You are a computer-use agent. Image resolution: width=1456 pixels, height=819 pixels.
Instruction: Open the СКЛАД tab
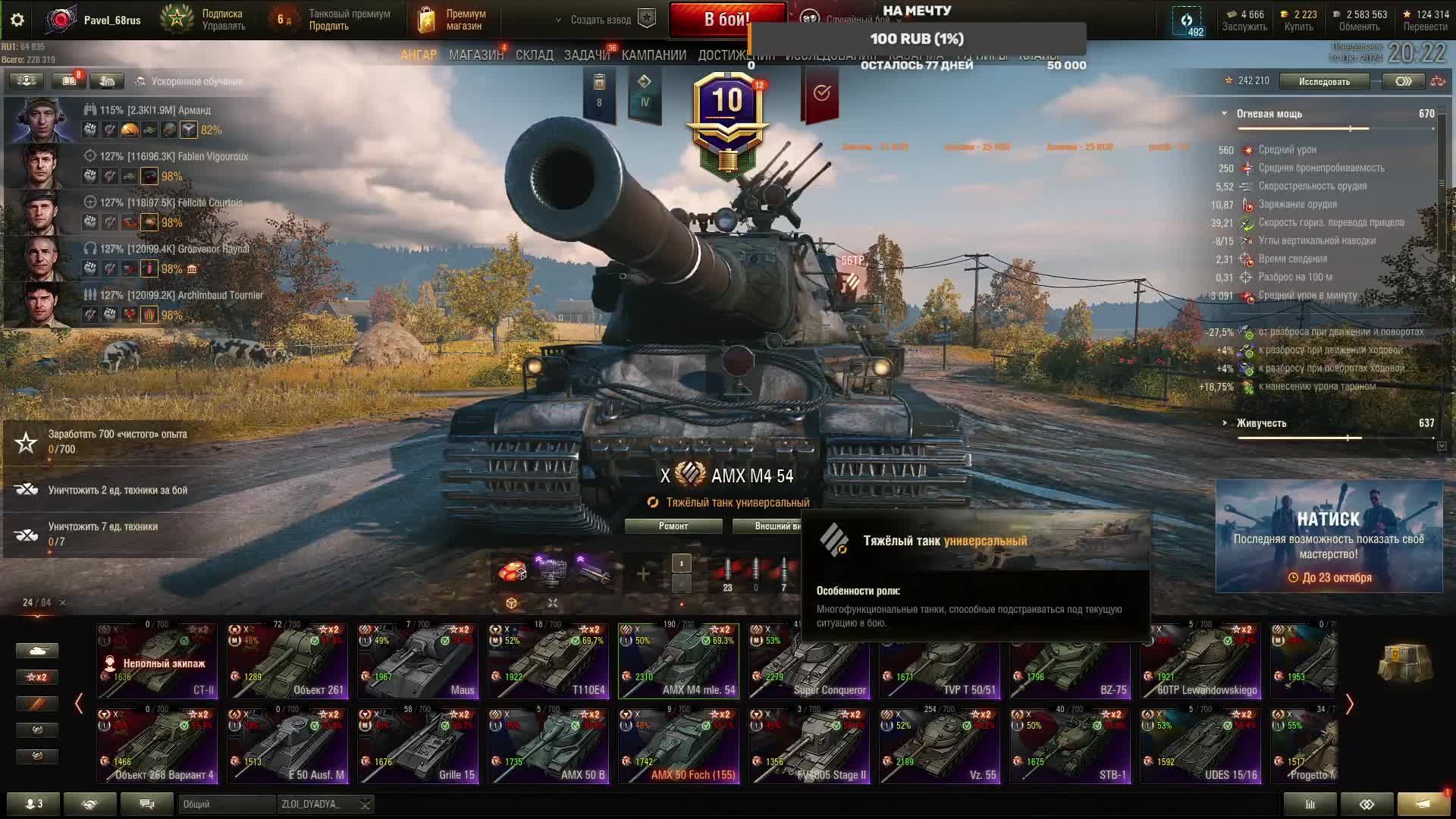[534, 55]
